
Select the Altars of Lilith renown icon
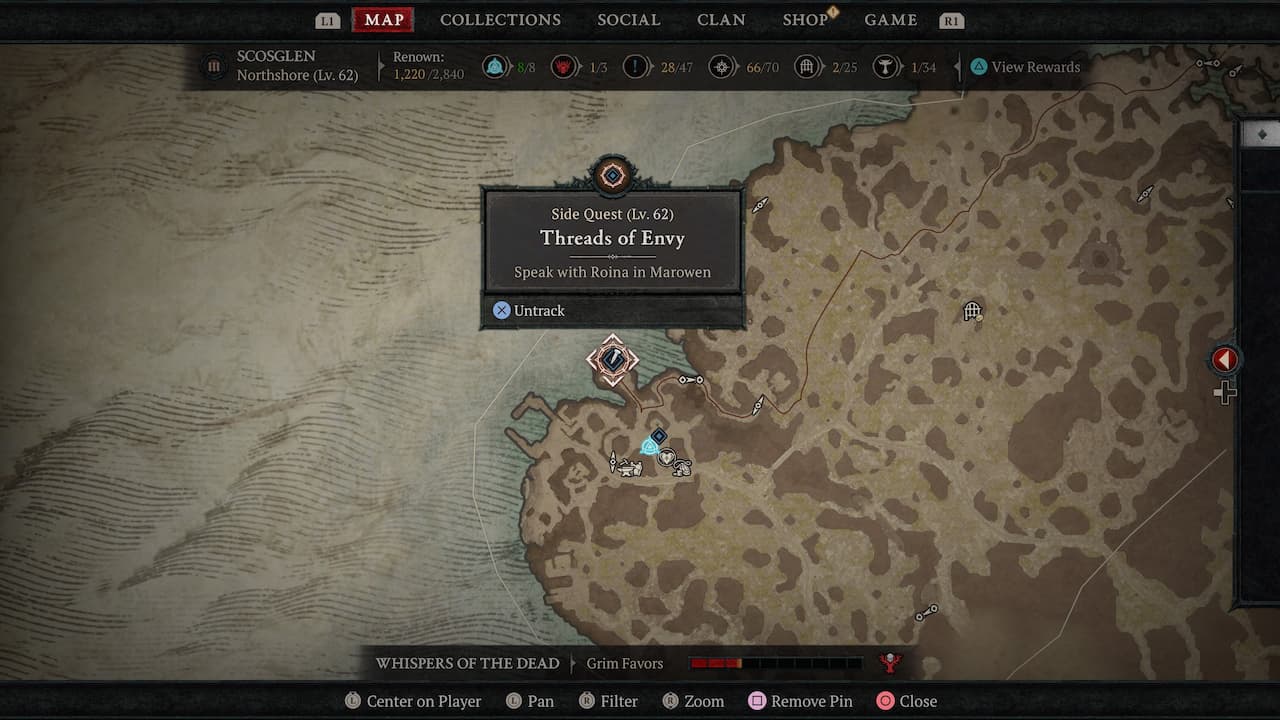point(497,66)
